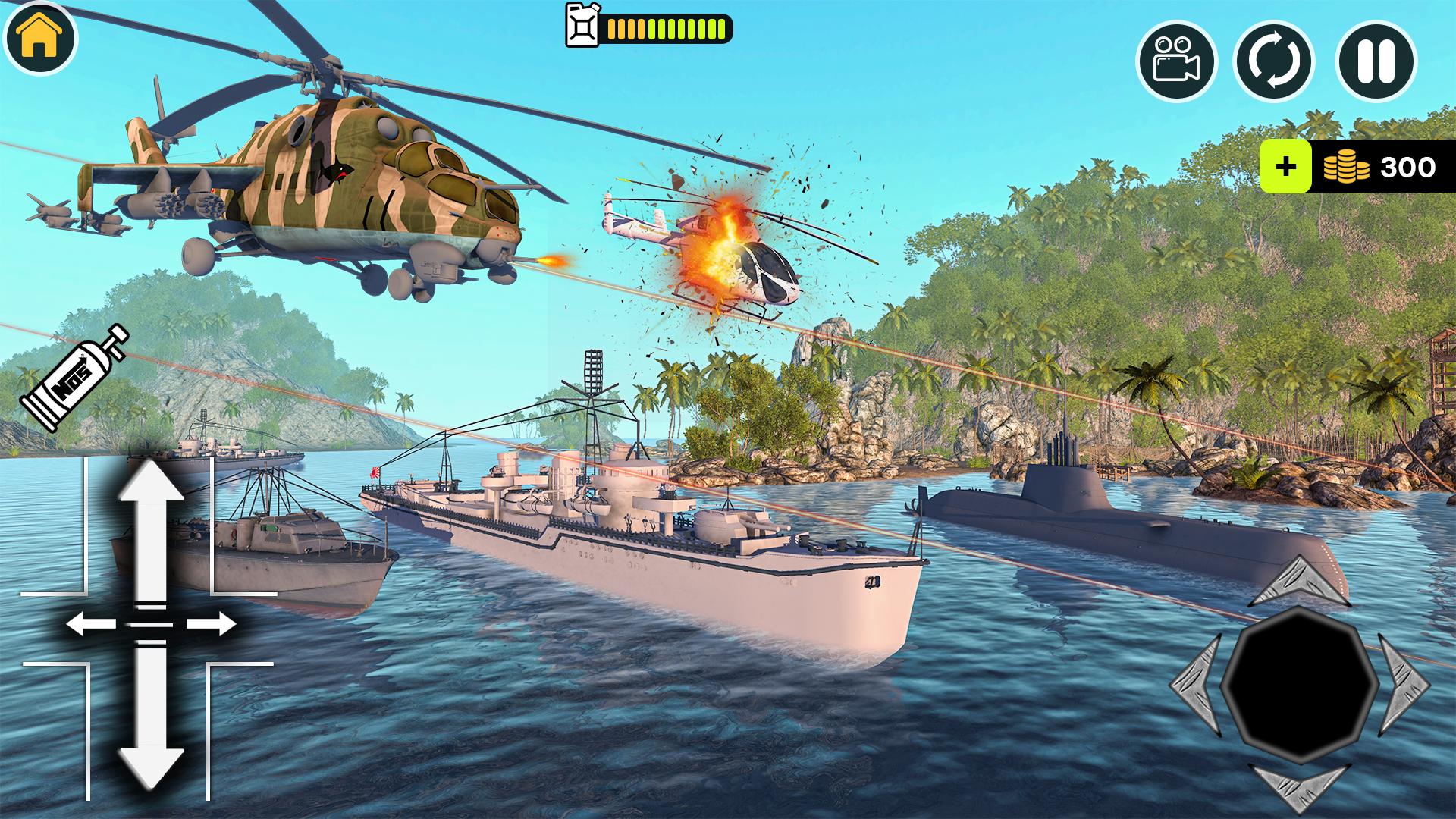
Task: Activate the NOS boost canister
Action: [x=74, y=378]
